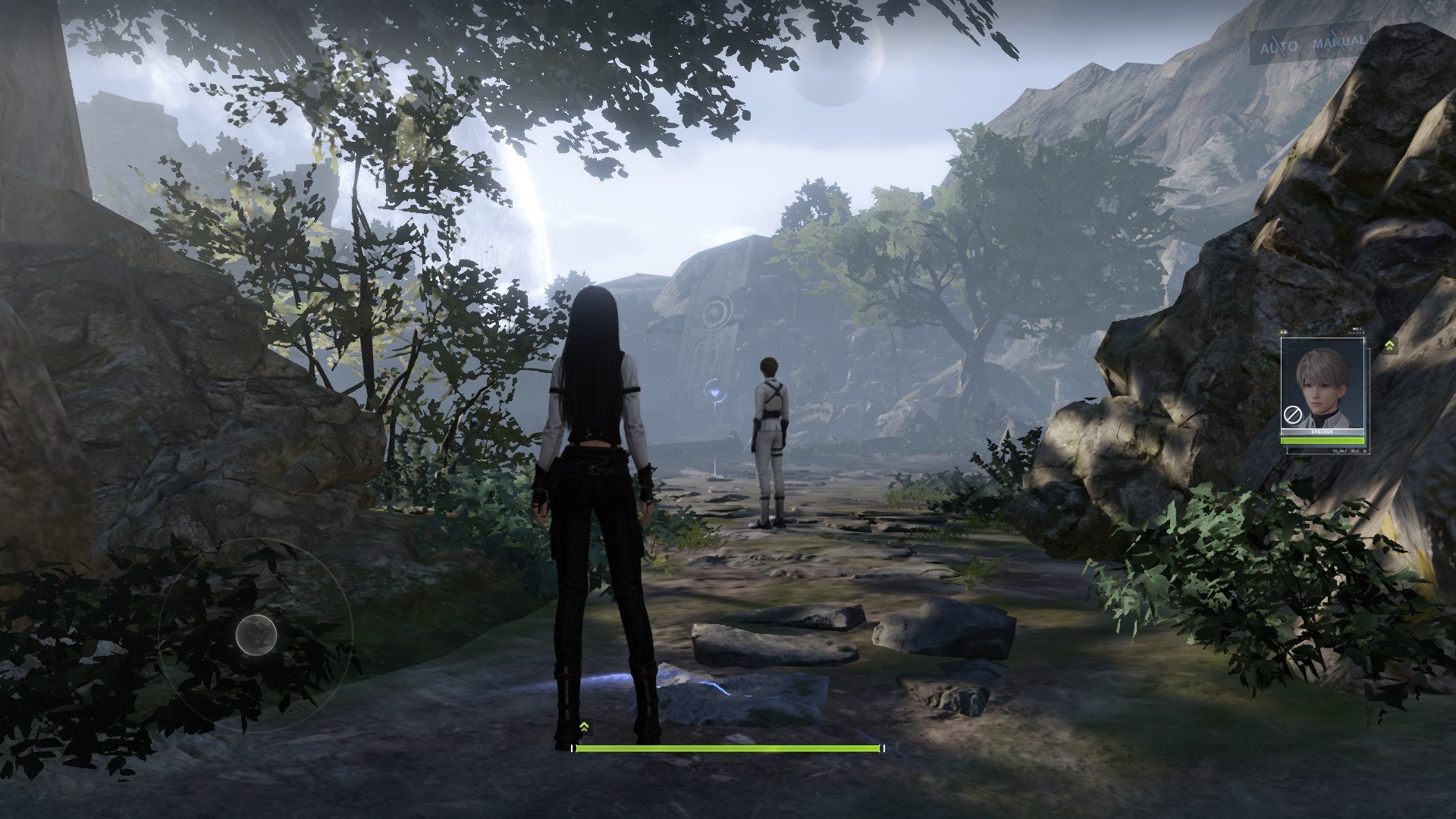The image size is (1456, 819).
Task: Tap the virtual joystick knob
Action: tap(256, 635)
